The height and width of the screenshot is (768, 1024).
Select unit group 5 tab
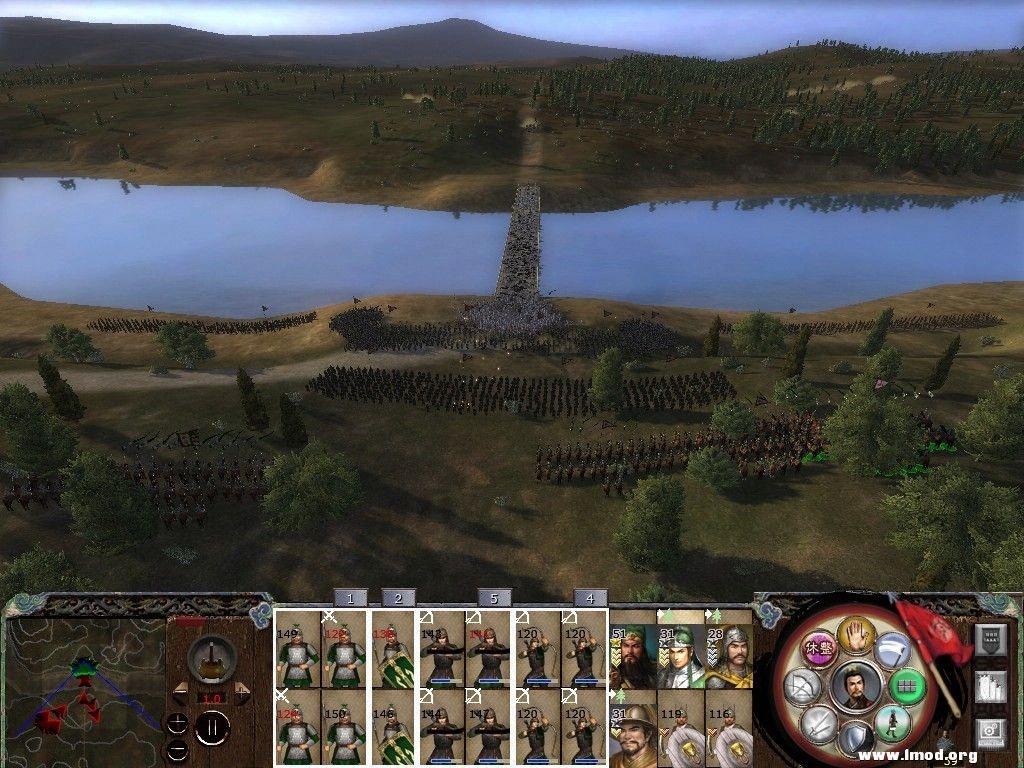(494, 598)
